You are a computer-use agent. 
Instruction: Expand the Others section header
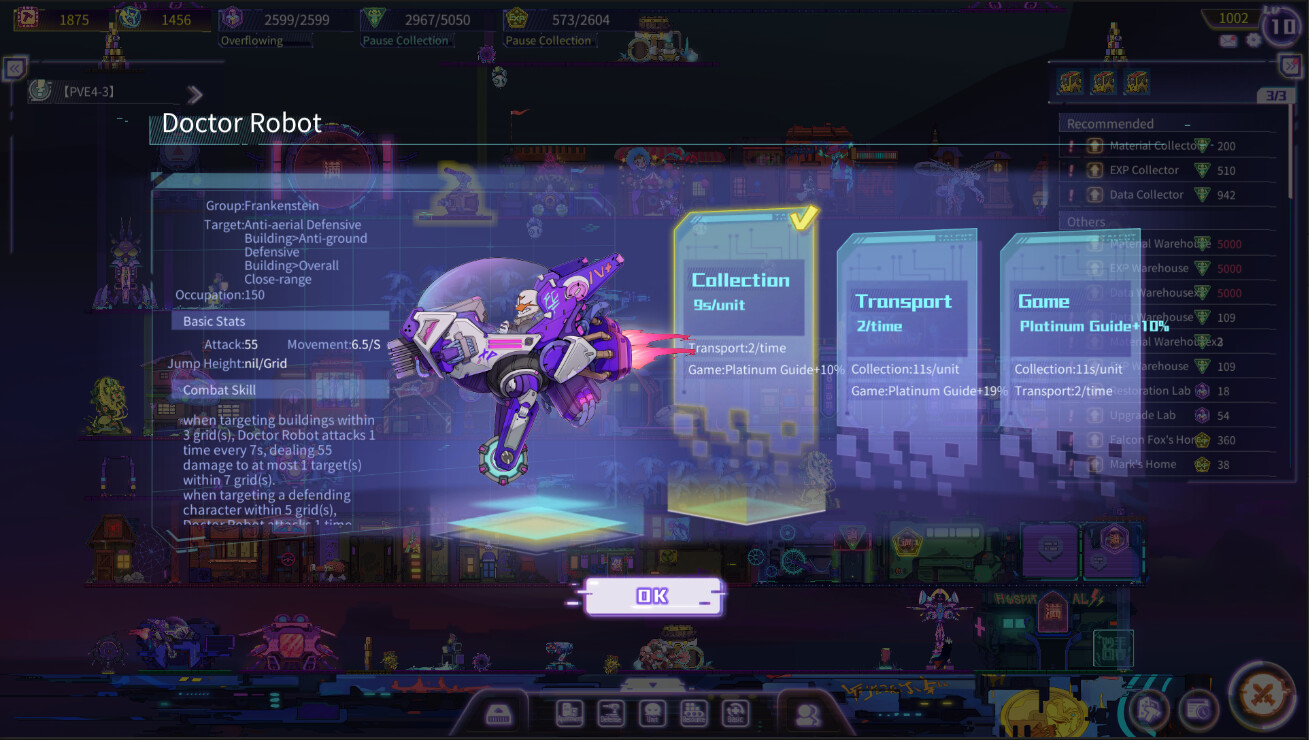(1086, 221)
